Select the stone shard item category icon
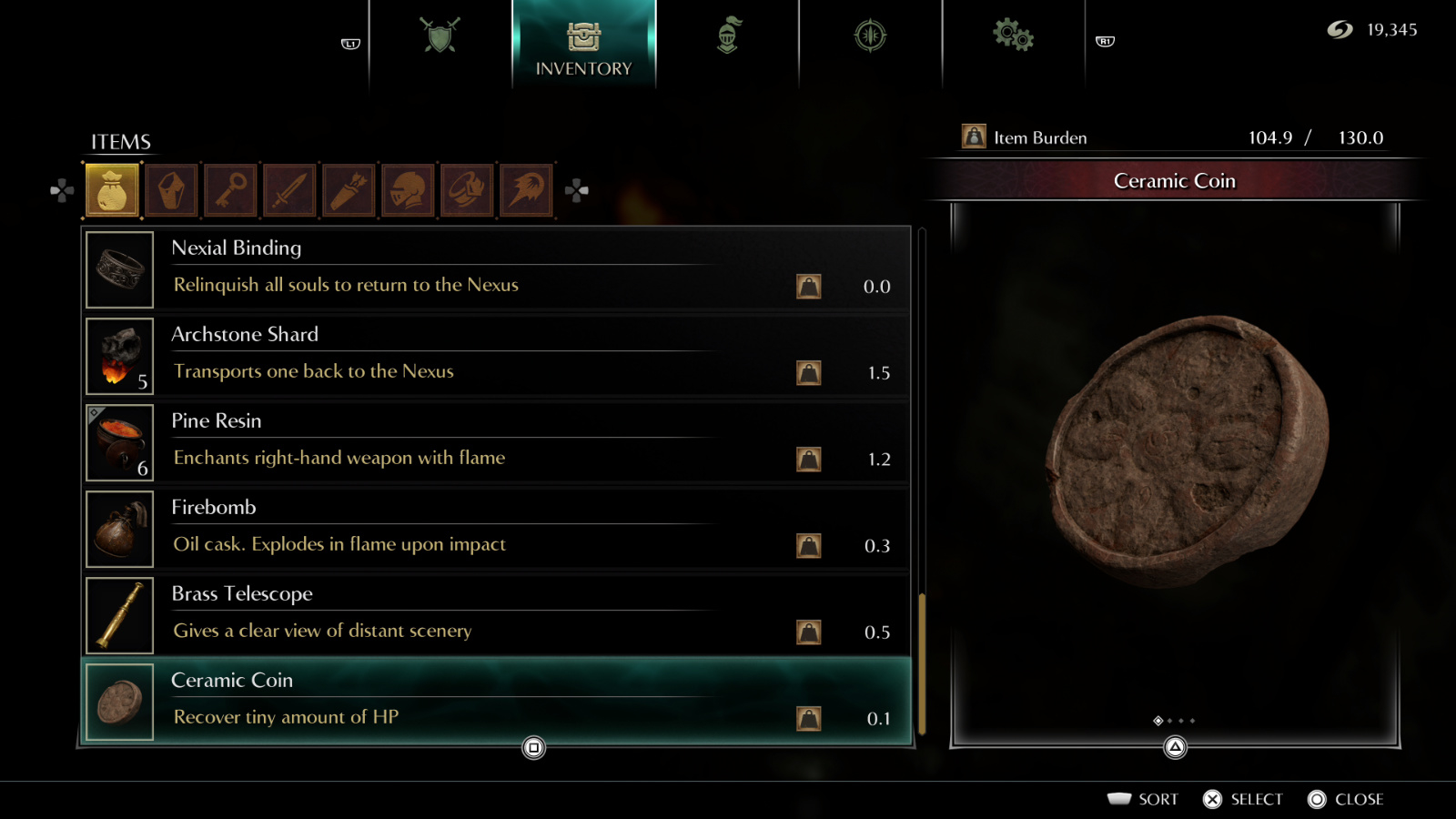1456x819 pixels. click(171, 189)
